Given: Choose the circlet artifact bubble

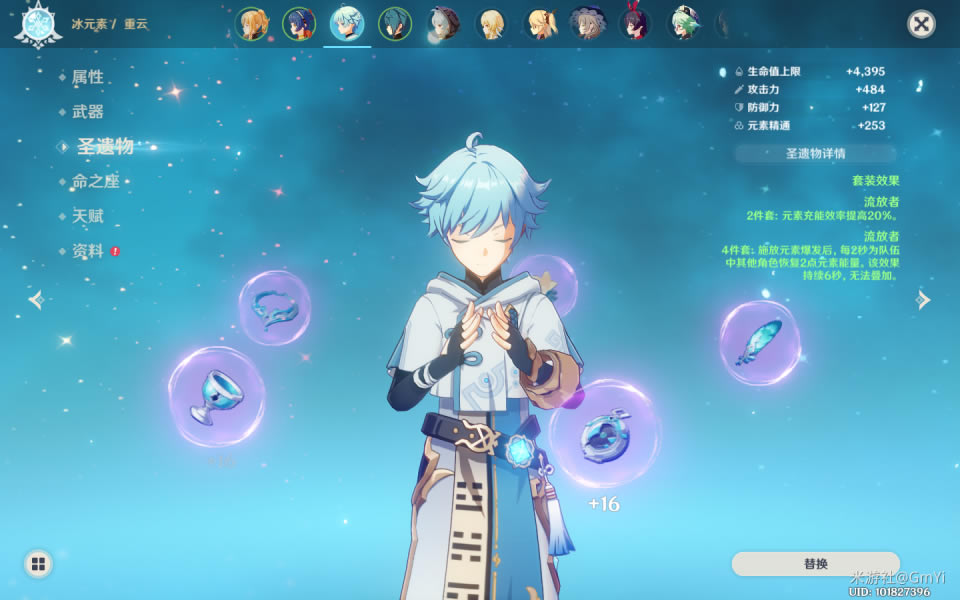Looking at the screenshot, I should tap(274, 307).
